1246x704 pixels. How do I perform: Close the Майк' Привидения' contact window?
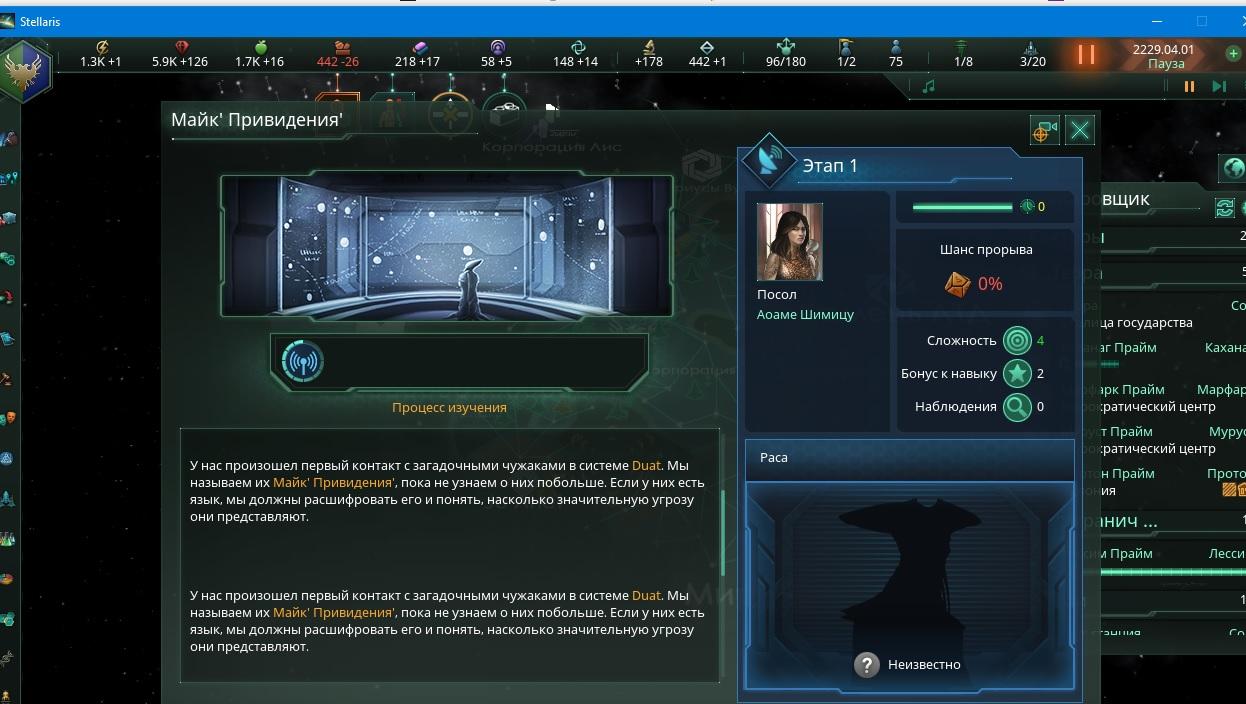[x=1080, y=130]
